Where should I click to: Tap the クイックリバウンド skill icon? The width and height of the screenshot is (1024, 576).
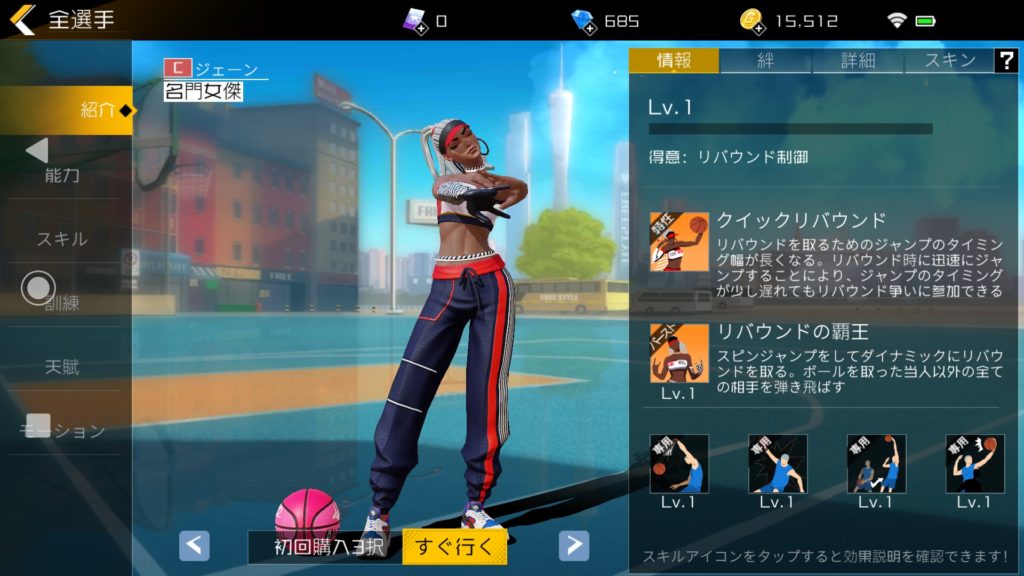click(679, 241)
